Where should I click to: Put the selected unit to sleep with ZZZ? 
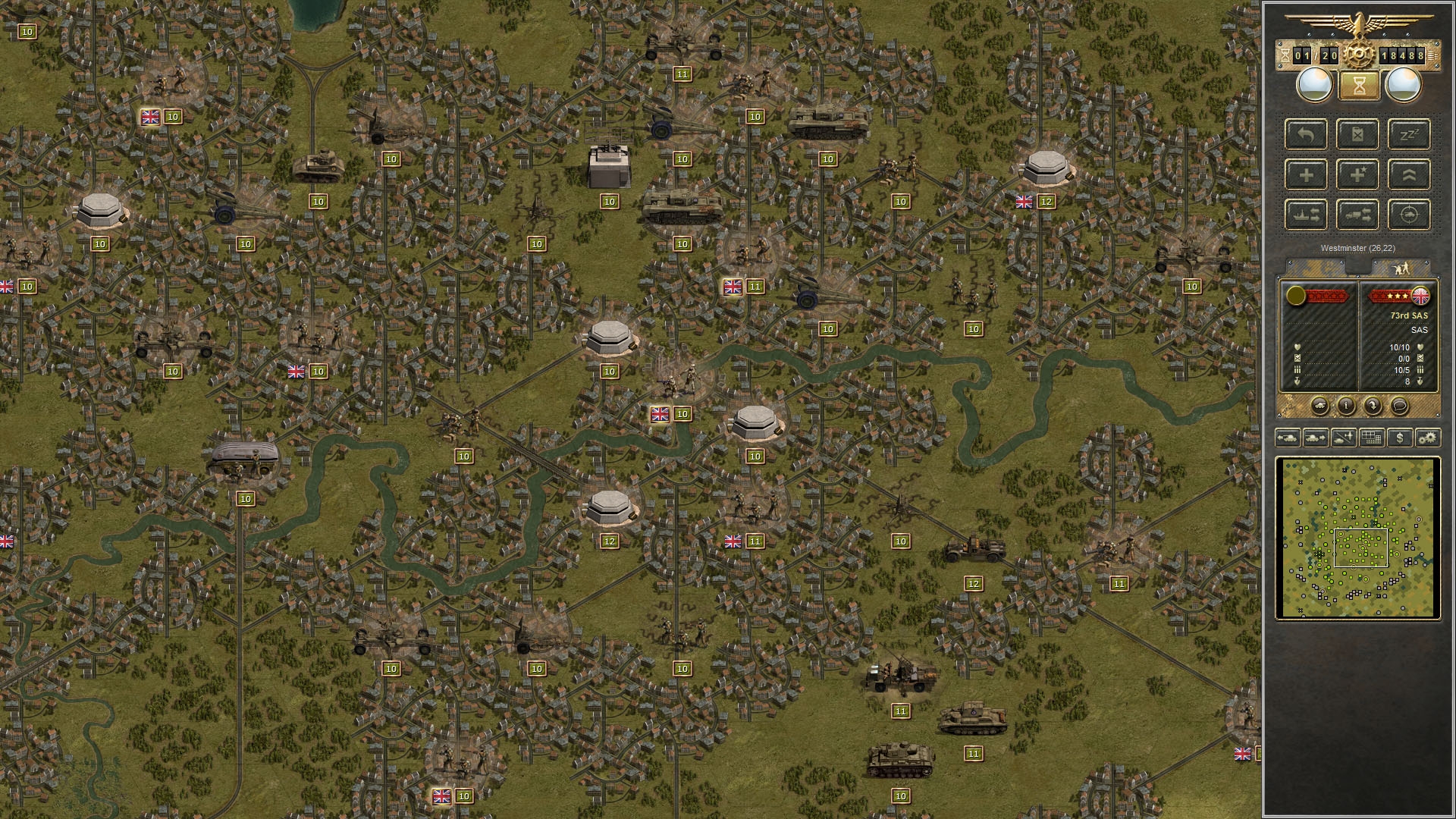coord(1408,135)
